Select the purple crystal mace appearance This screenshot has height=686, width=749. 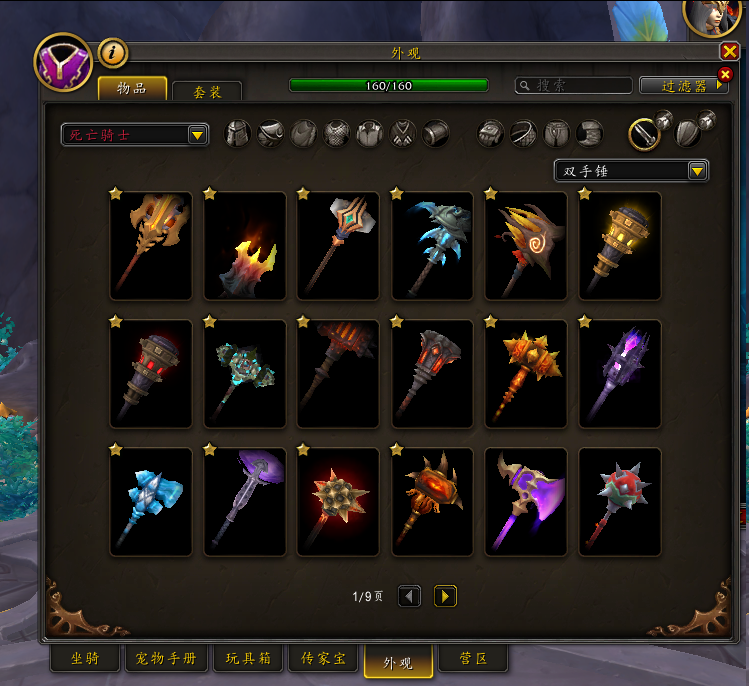pyautogui.click(x=619, y=374)
